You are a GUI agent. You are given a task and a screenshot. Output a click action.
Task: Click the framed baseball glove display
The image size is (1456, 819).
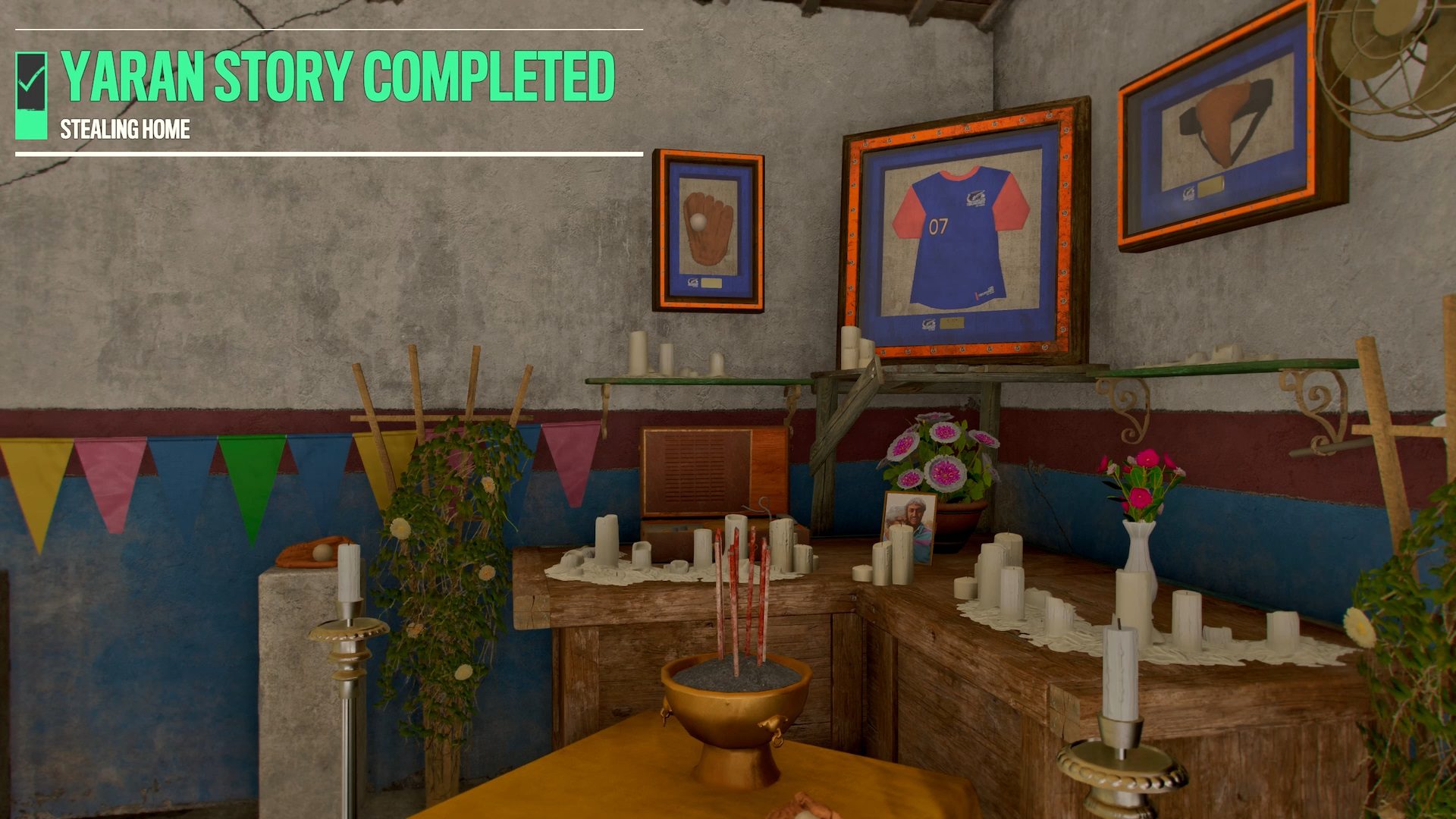click(x=708, y=227)
